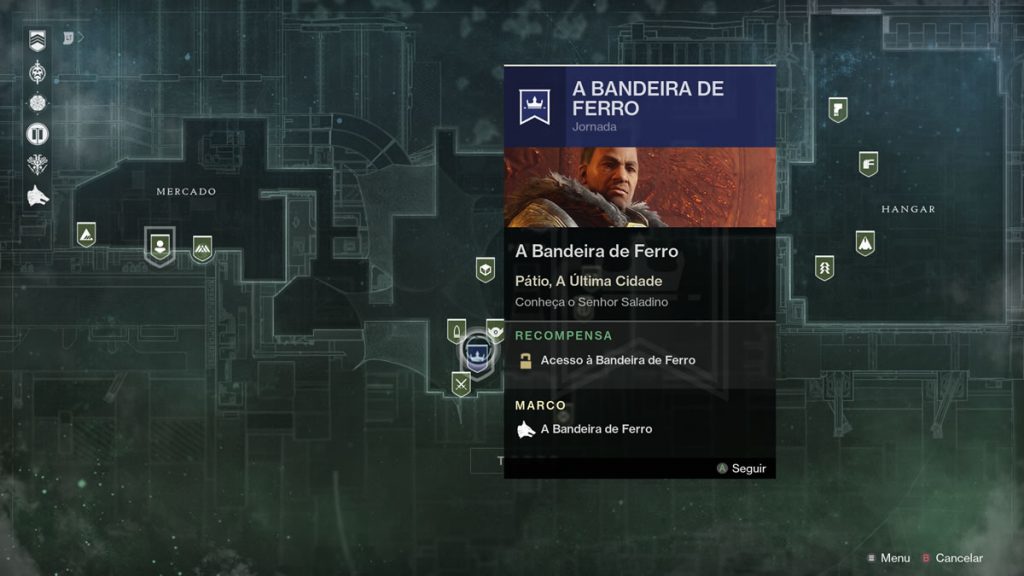Select the winged triangle marker in Hangar

click(865, 243)
